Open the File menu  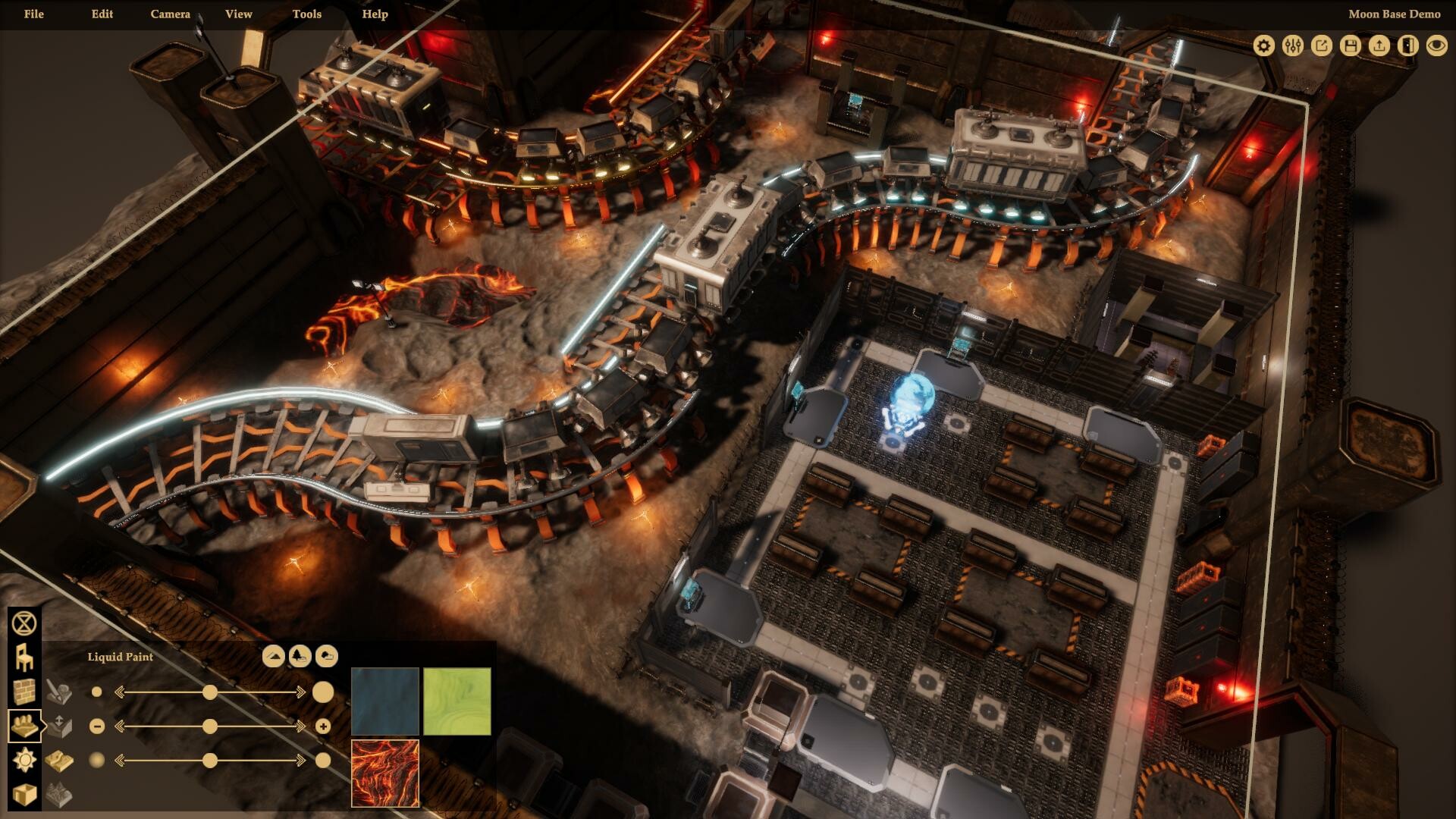click(33, 14)
